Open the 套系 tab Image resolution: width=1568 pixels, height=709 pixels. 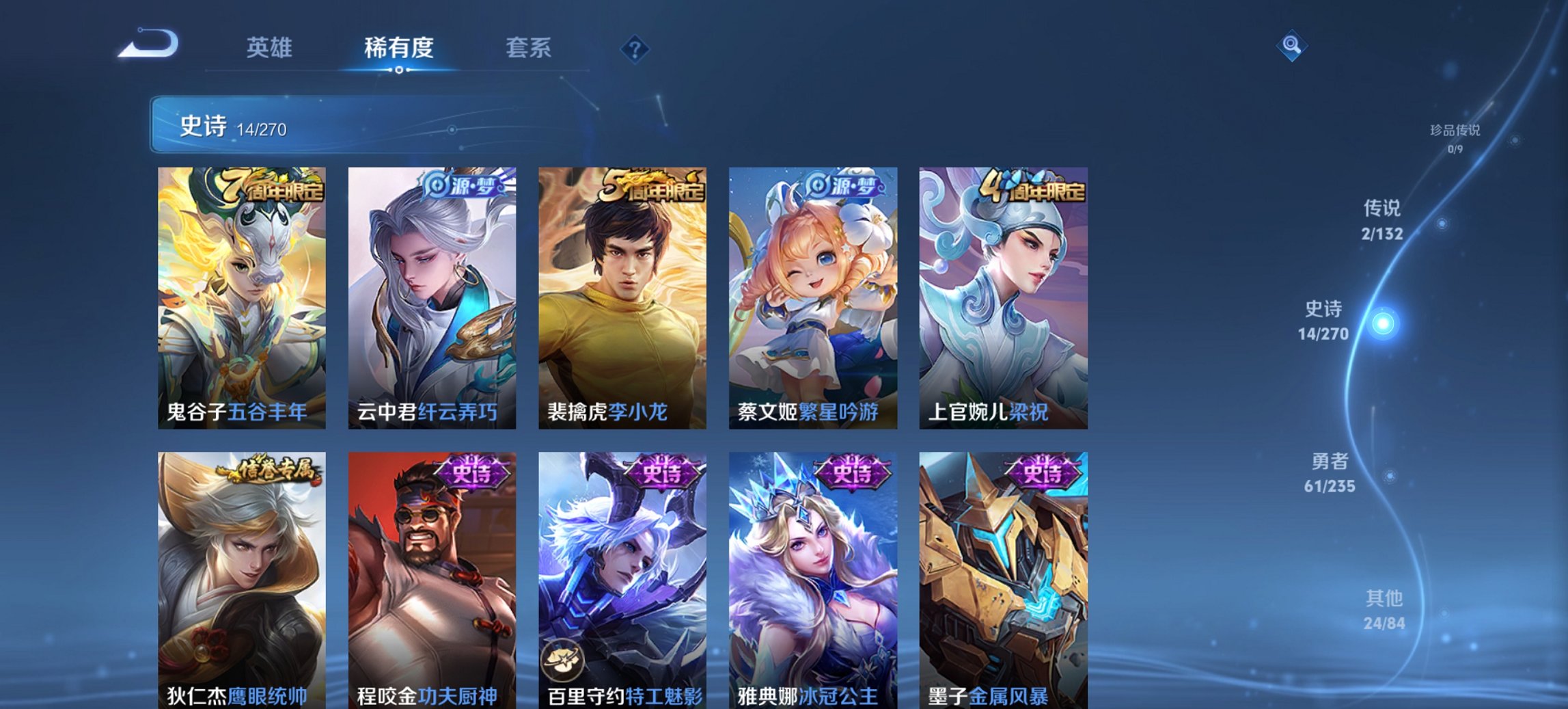click(x=529, y=47)
